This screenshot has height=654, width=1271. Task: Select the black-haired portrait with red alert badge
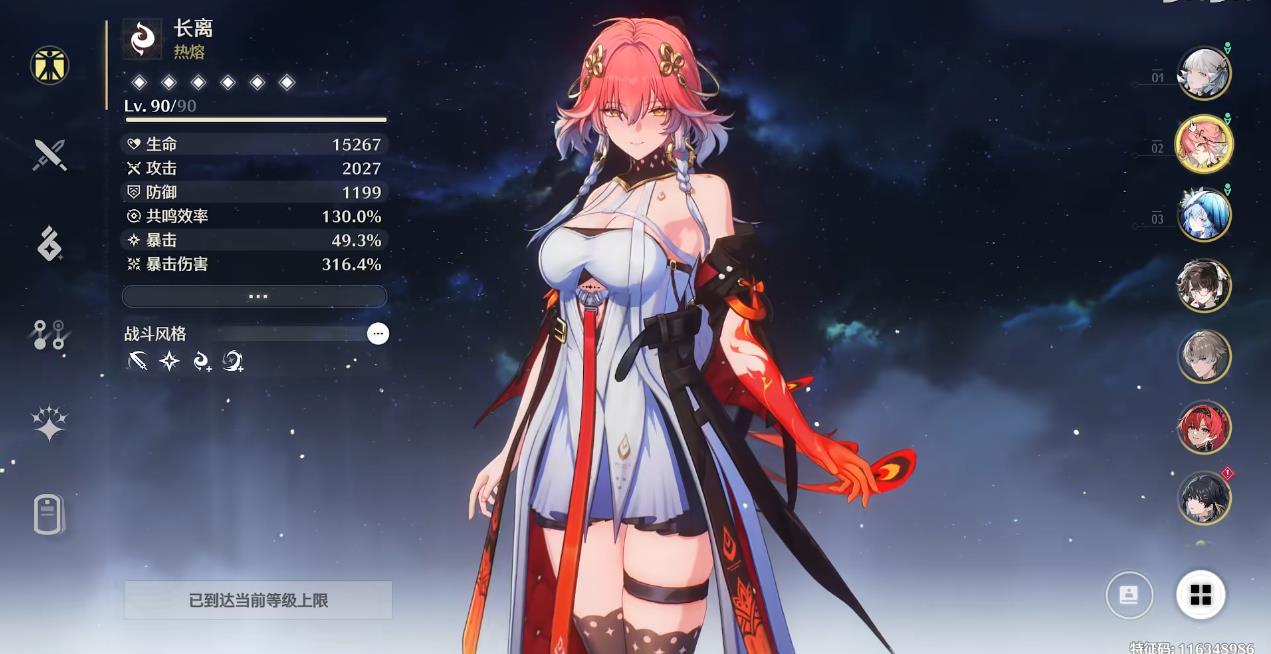[1203, 497]
